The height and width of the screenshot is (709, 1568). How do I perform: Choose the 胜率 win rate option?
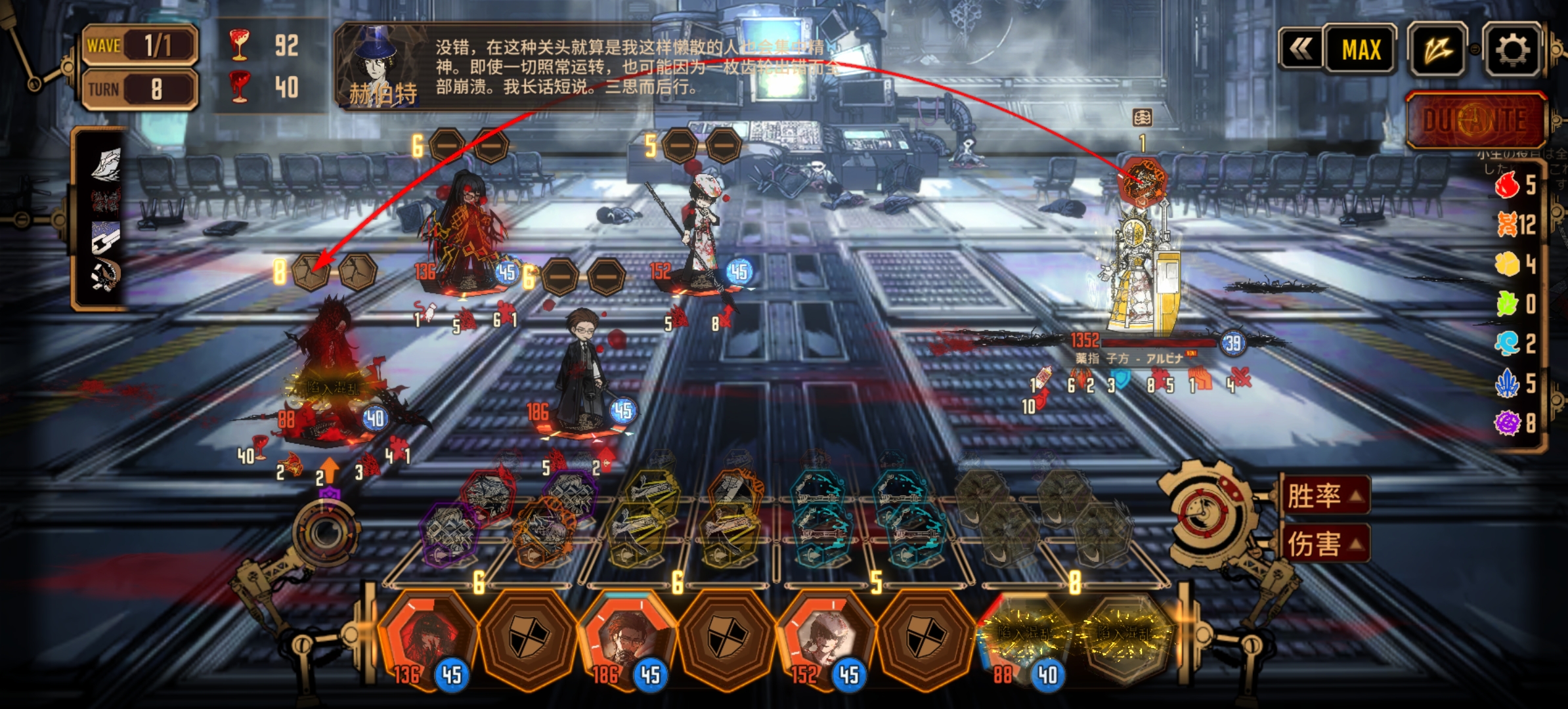click(1324, 496)
